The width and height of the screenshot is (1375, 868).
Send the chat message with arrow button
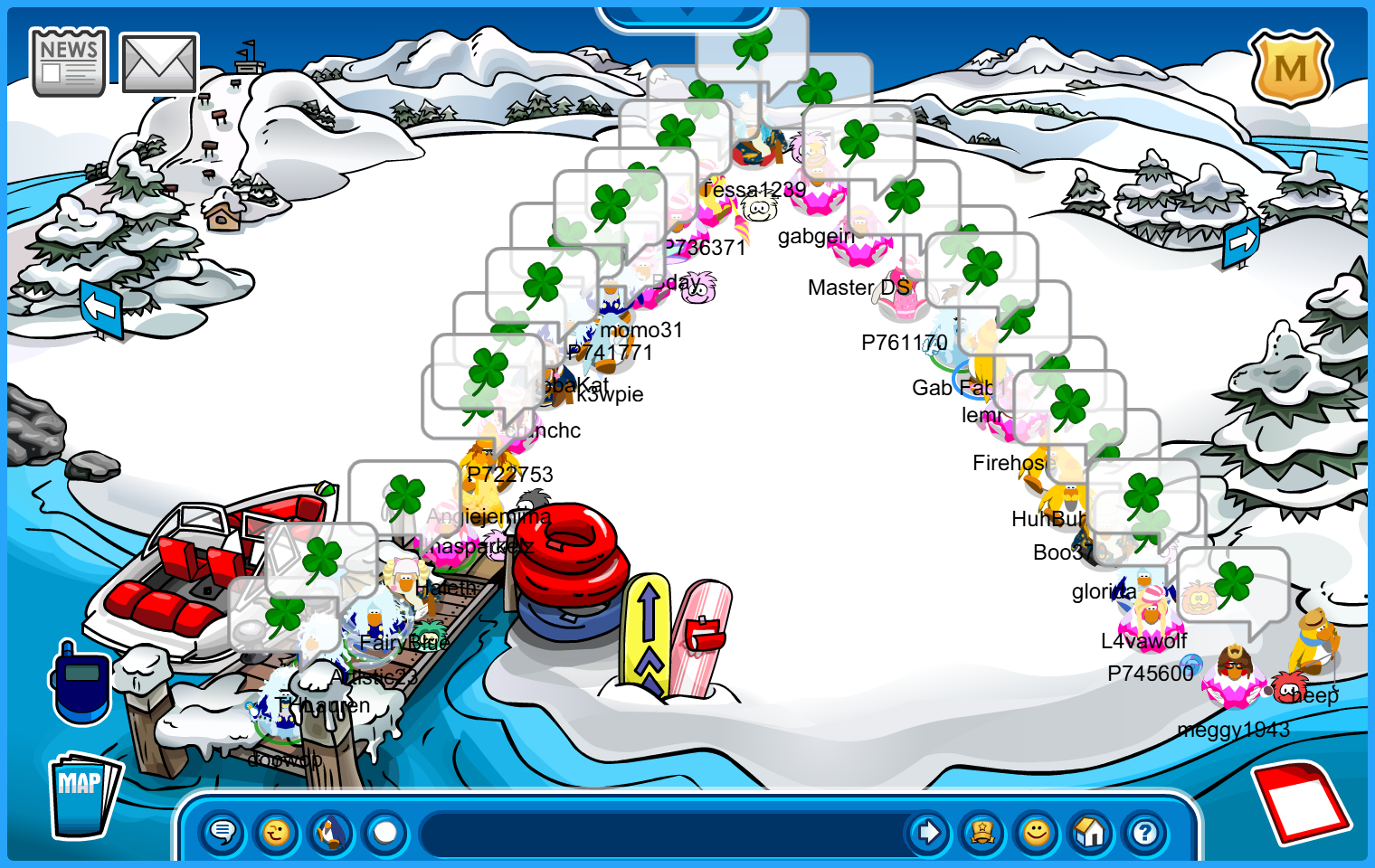click(927, 832)
